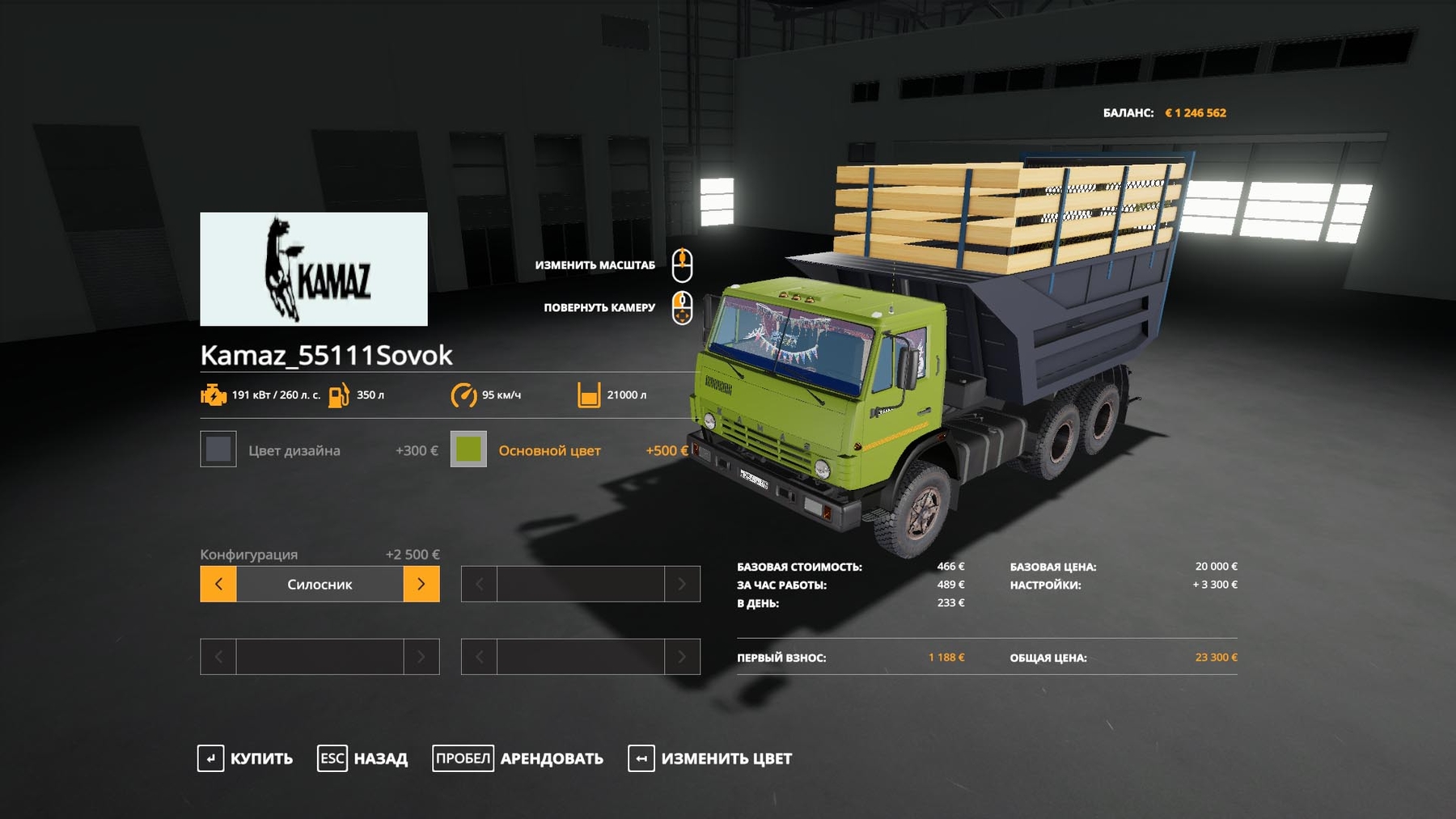The image size is (1456, 819).
Task: Lease the vehicle via Арендовать
Action: click(x=518, y=758)
